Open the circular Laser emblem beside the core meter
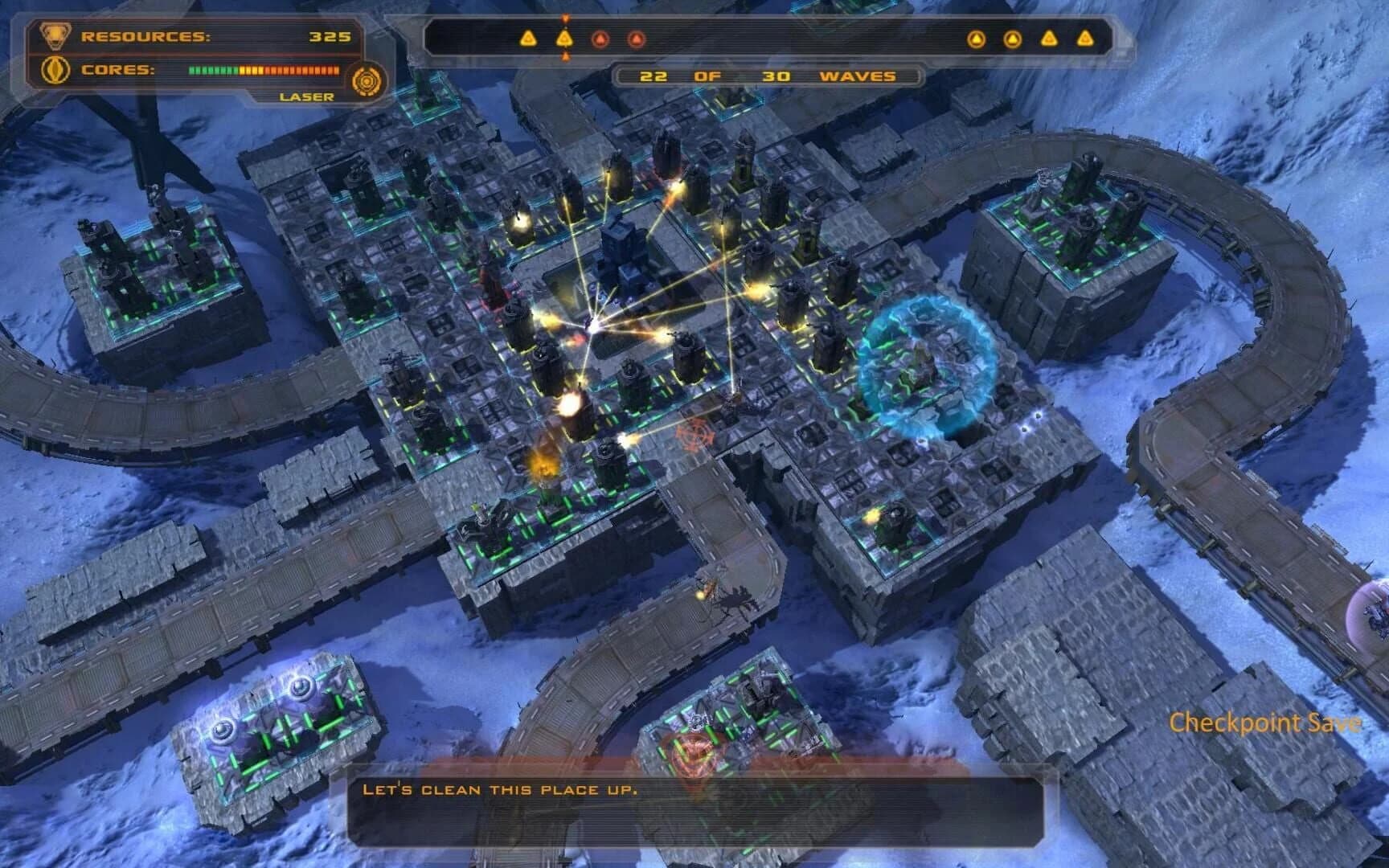 pos(368,79)
